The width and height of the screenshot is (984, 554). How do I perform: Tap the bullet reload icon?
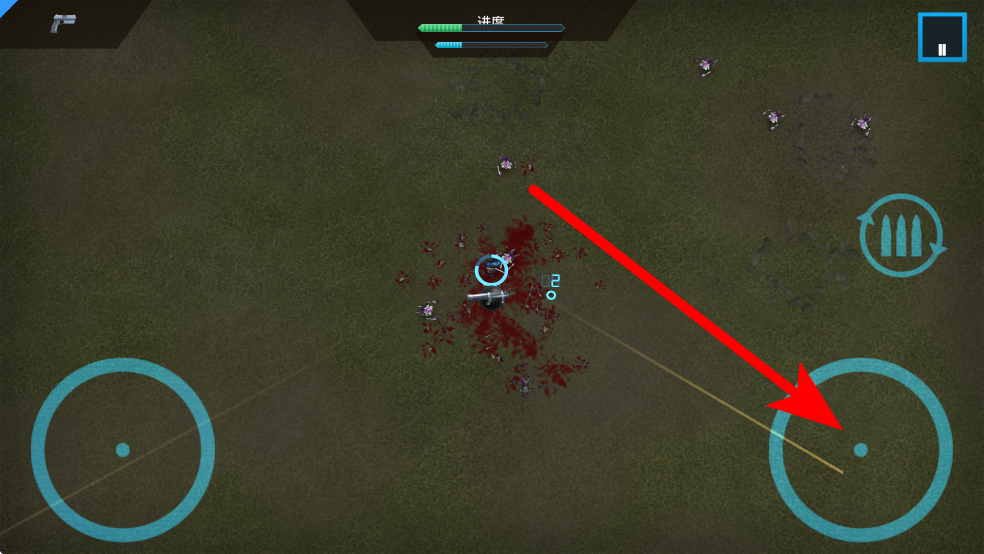[901, 236]
